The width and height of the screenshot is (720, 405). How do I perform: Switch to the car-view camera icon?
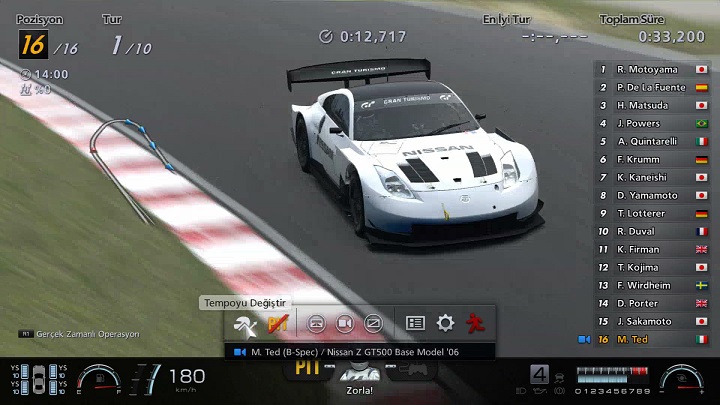tap(316, 324)
